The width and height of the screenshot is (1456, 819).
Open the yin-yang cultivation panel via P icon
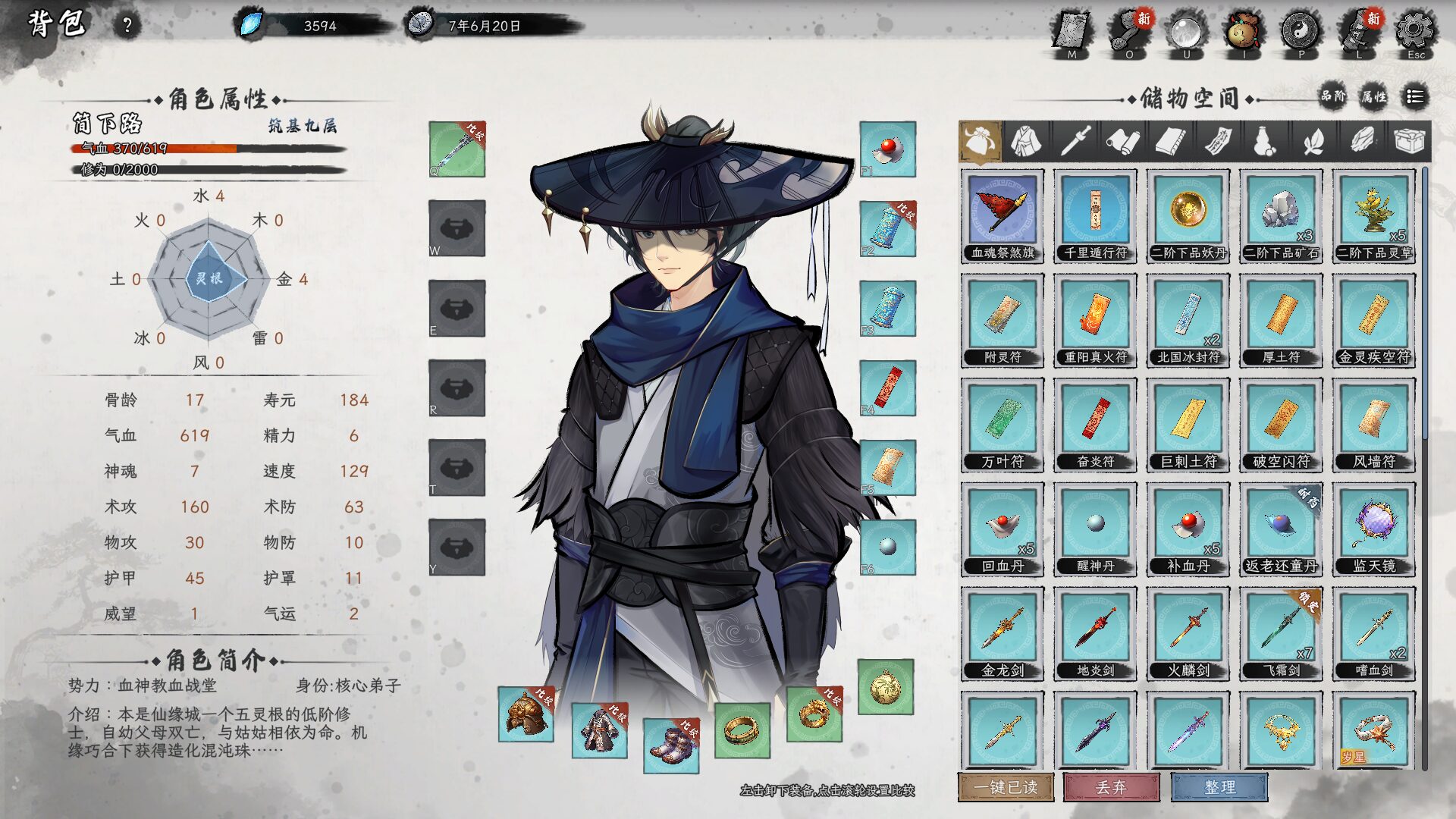pyautogui.click(x=1301, y=32)
